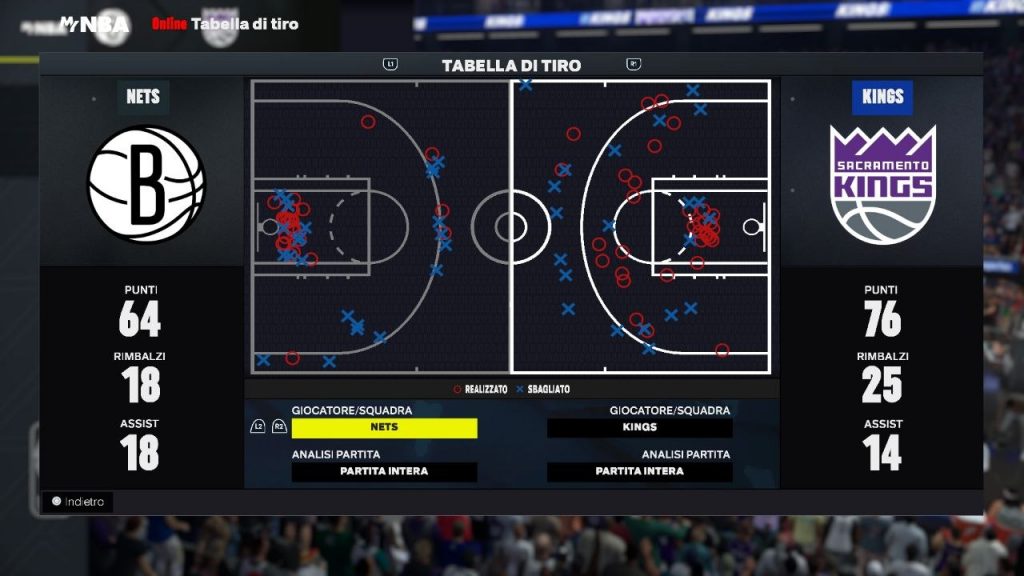1024x576 pixels.
Task: Select the highlighted NETS player/team selector
Action: pos(384,428)
